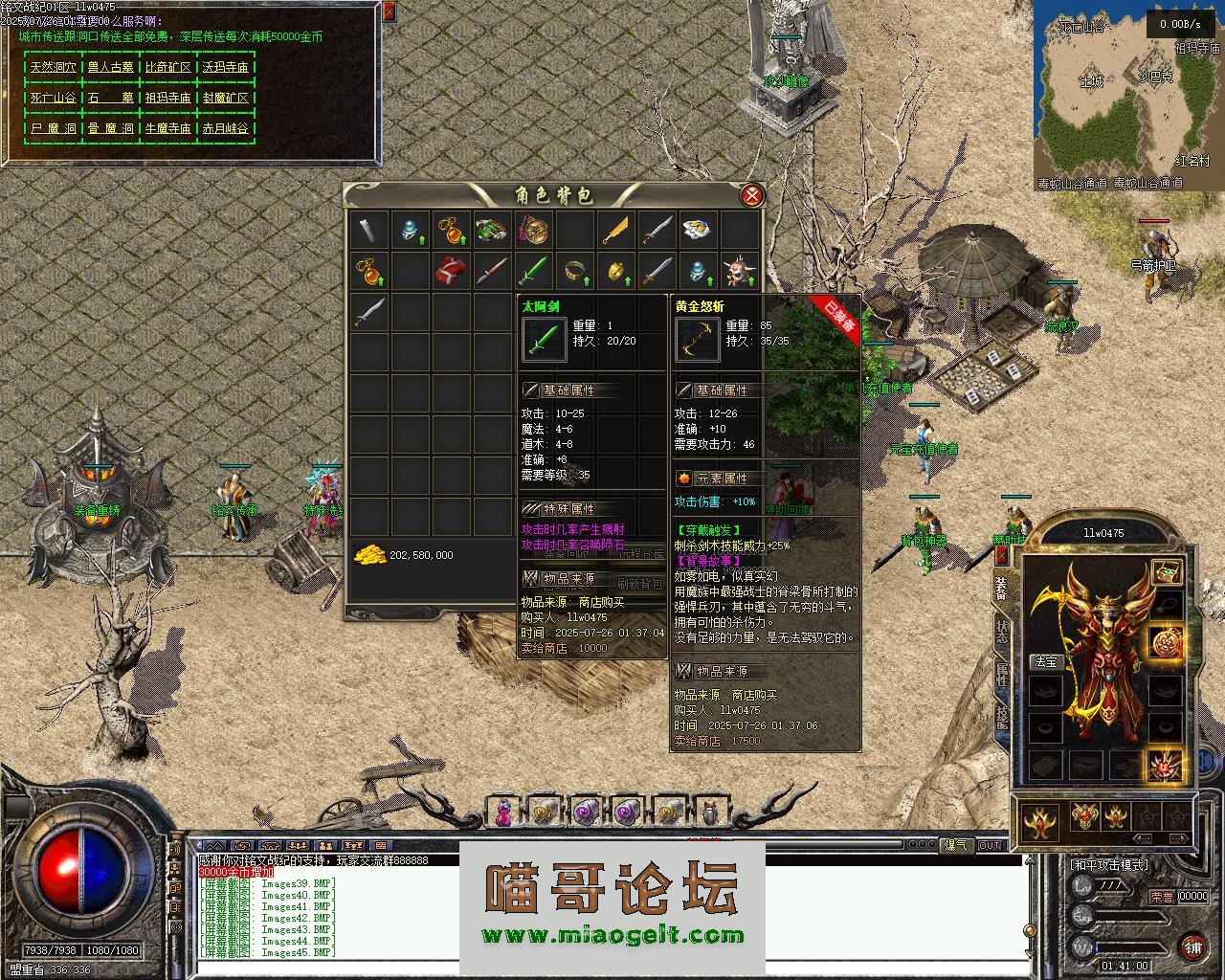Teleport to 天然洞穴
This screenshot has height=980, width=1225.
click(53, 68)
